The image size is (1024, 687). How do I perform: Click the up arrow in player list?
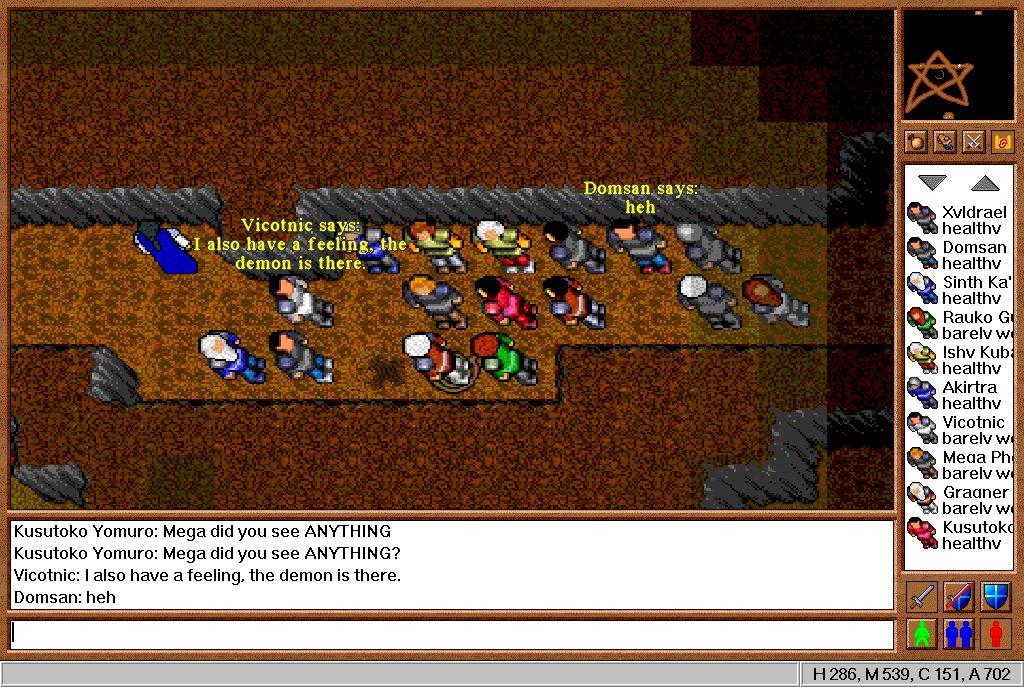(x=985, y=182)
